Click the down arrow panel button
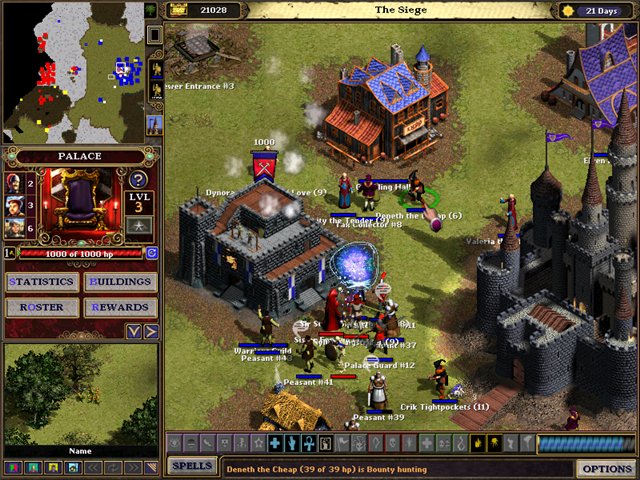 133,331
